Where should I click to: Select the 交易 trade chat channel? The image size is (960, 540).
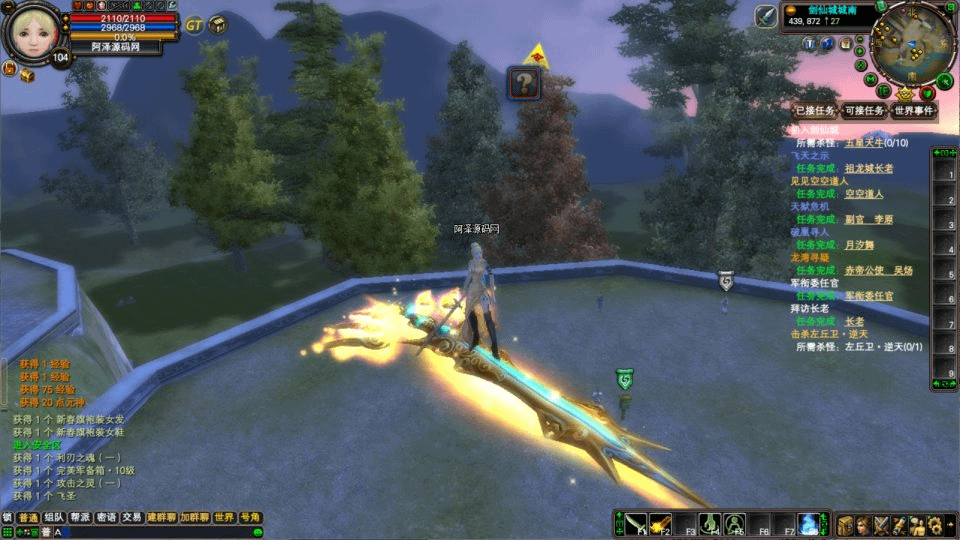click(x=133, y=518)
